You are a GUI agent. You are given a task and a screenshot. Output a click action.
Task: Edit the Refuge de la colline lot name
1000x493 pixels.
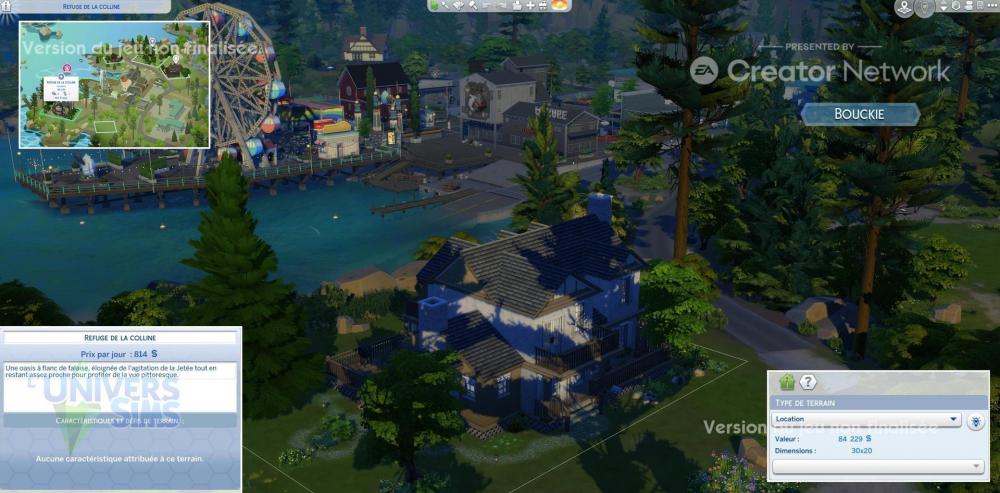[x=119, y=337]
